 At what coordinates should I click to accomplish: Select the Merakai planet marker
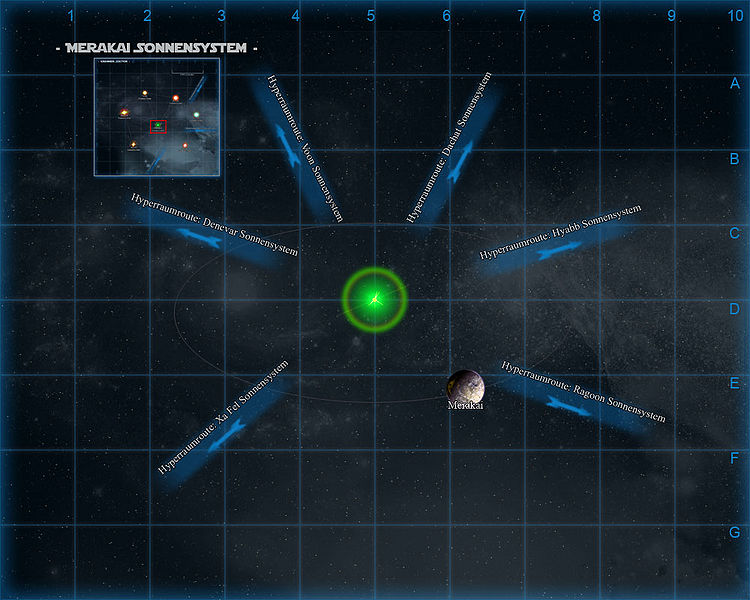point(465,384)
